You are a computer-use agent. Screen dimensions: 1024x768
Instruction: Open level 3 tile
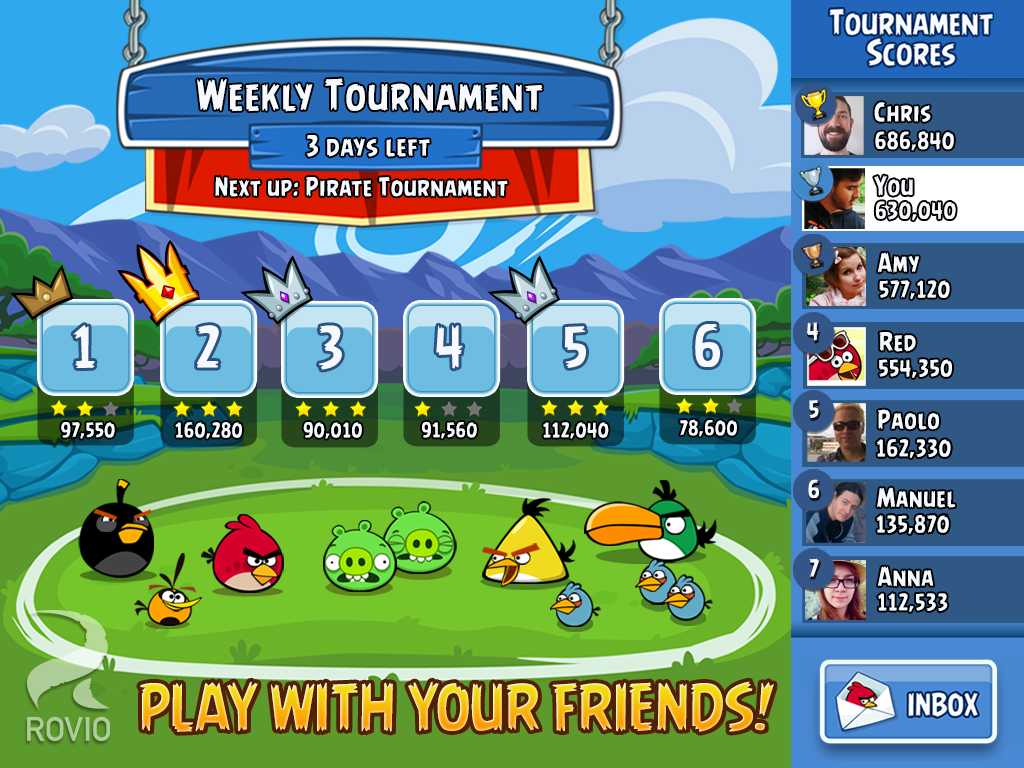tap(330, 347)
